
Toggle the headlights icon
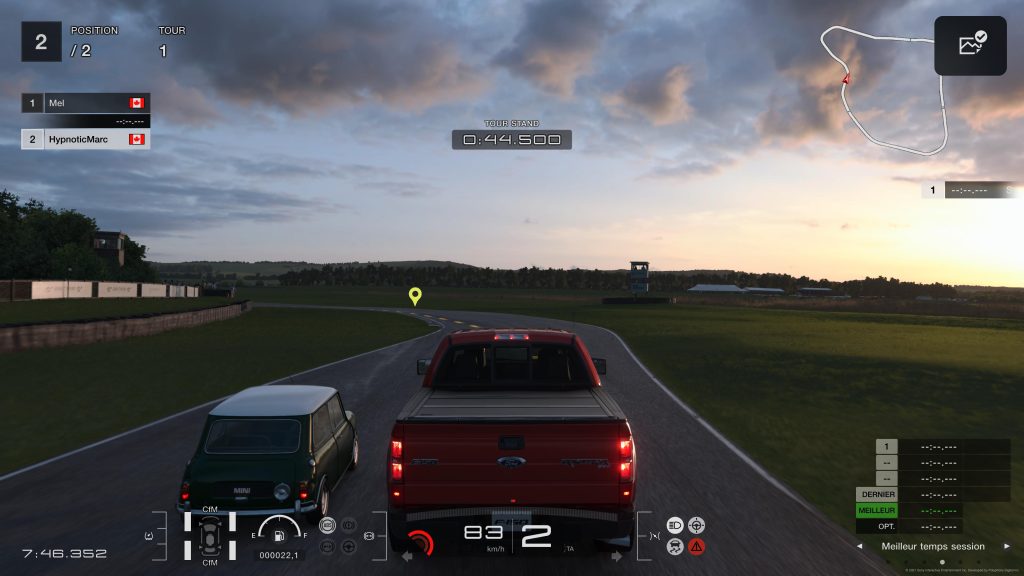(674, 524)
